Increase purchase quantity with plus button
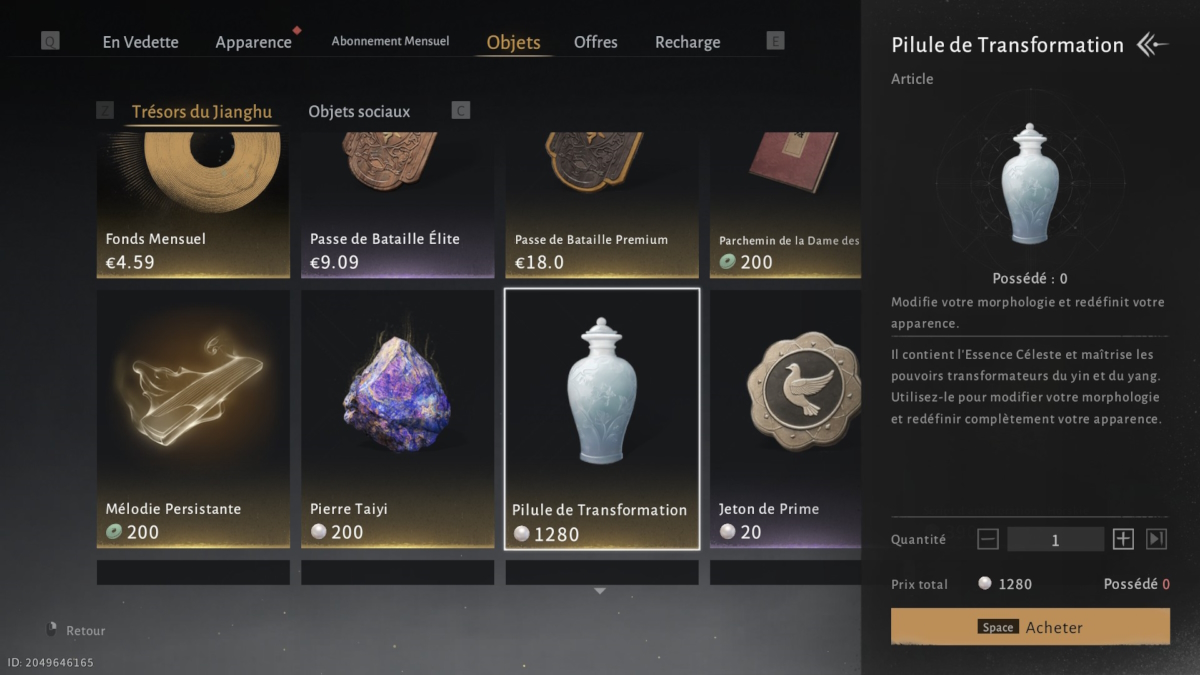Screen dimensions: 1200x675 pos(1123,539)
